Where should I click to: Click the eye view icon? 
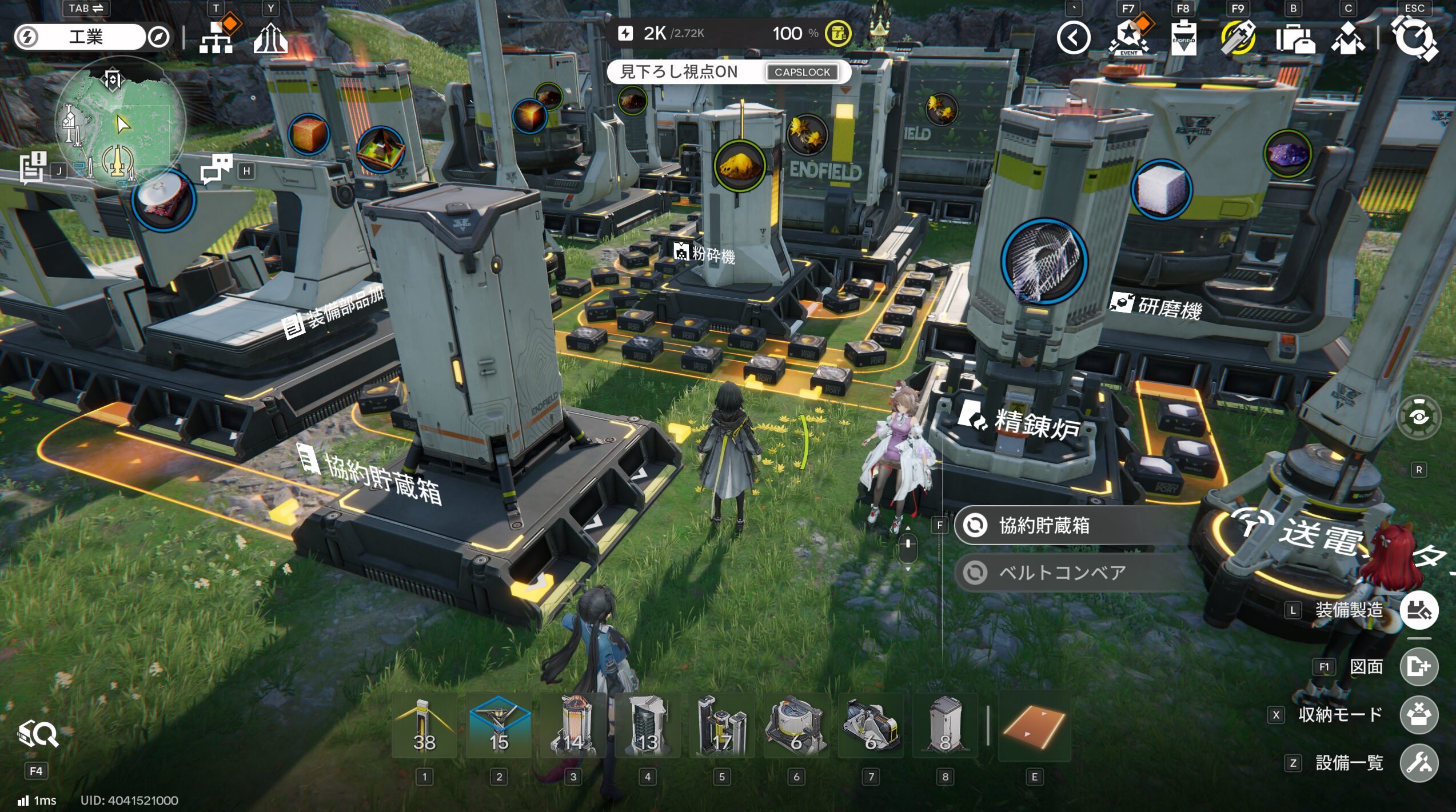pyautogui.click(x=1419, y=417)
